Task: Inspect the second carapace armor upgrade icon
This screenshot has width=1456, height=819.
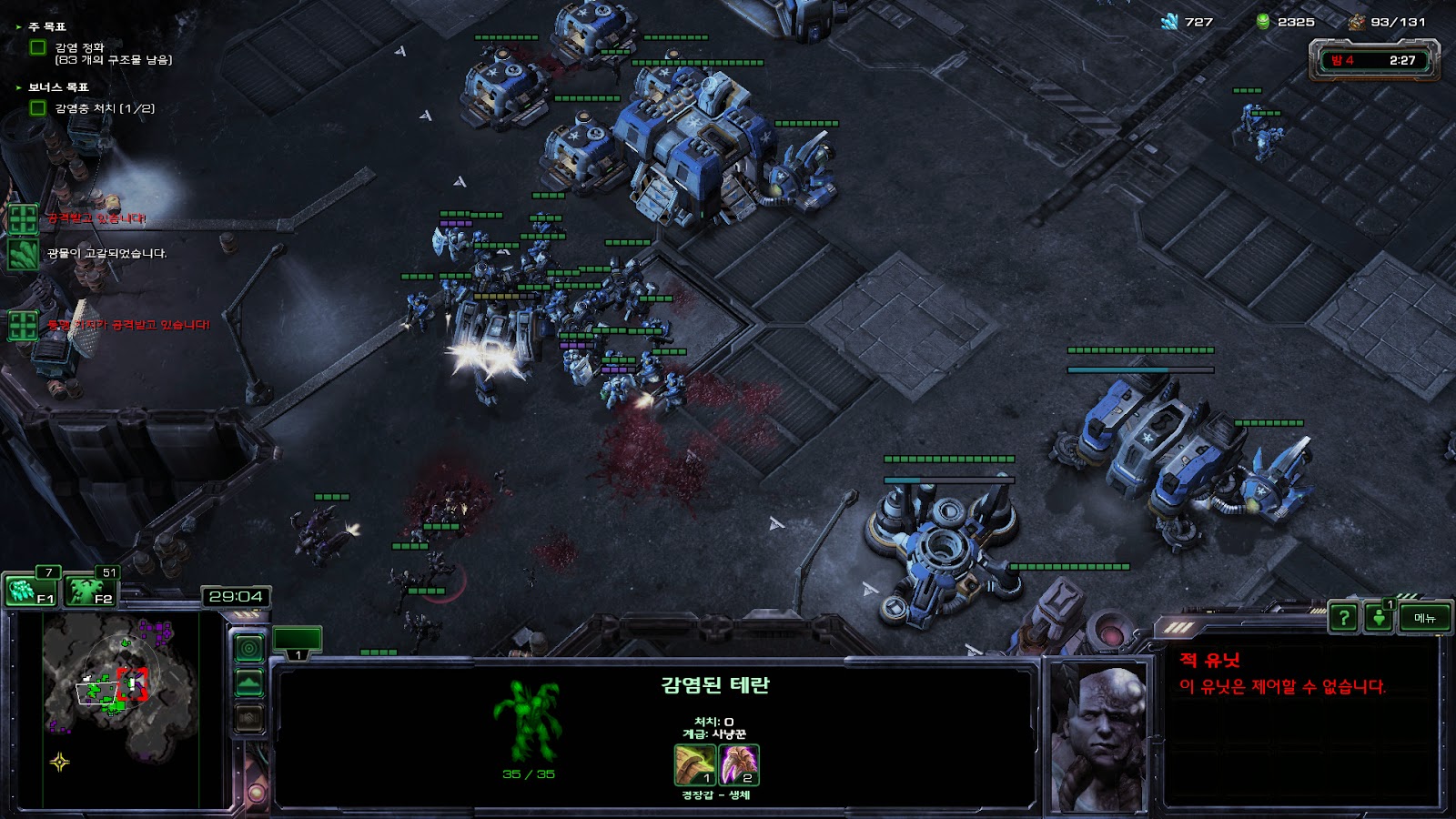Action: pyautogui.click(x=739, y=764)
